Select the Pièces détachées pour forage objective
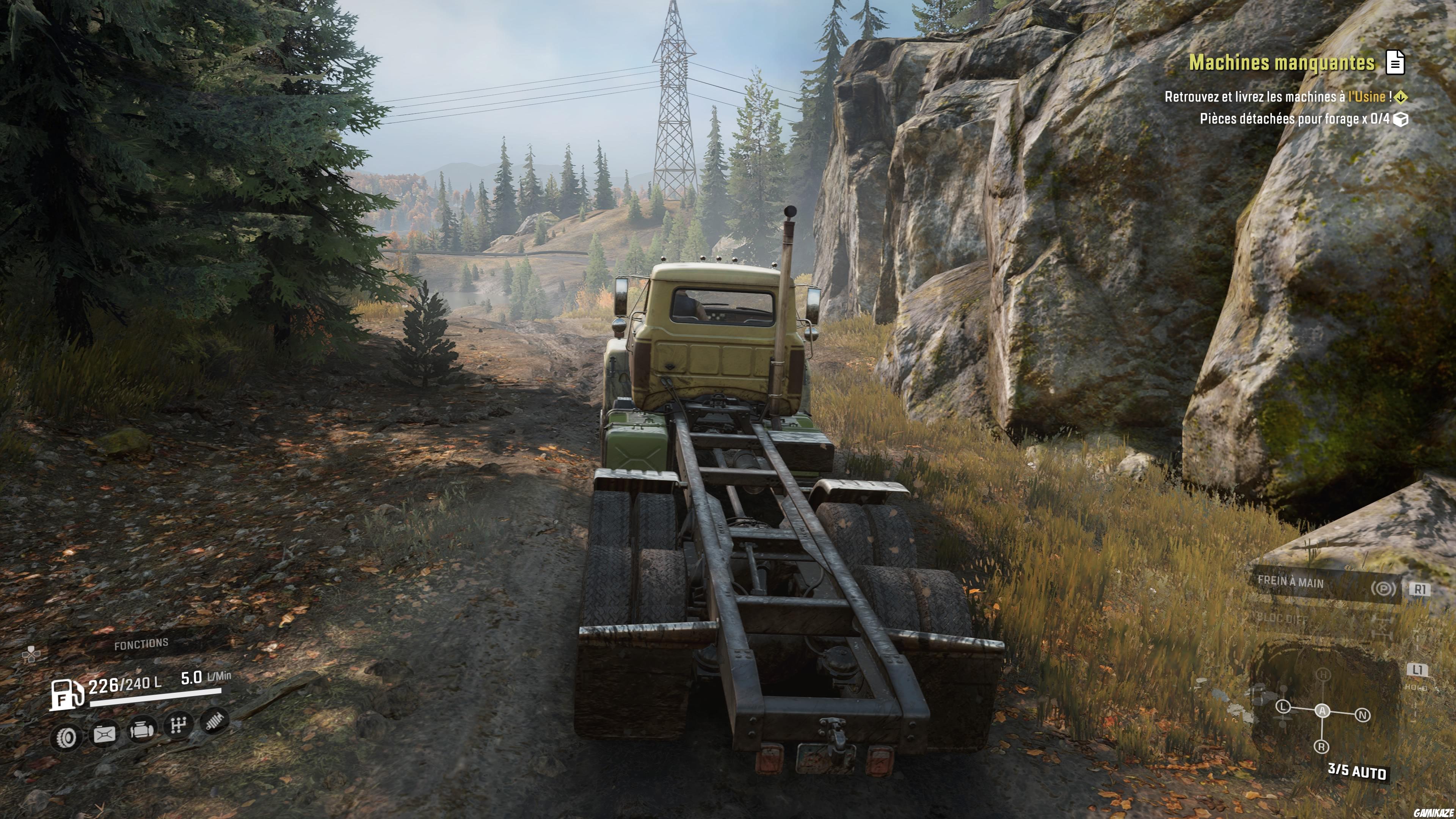This screenshot has width=1456, height=819. [x=1294, y=119]
